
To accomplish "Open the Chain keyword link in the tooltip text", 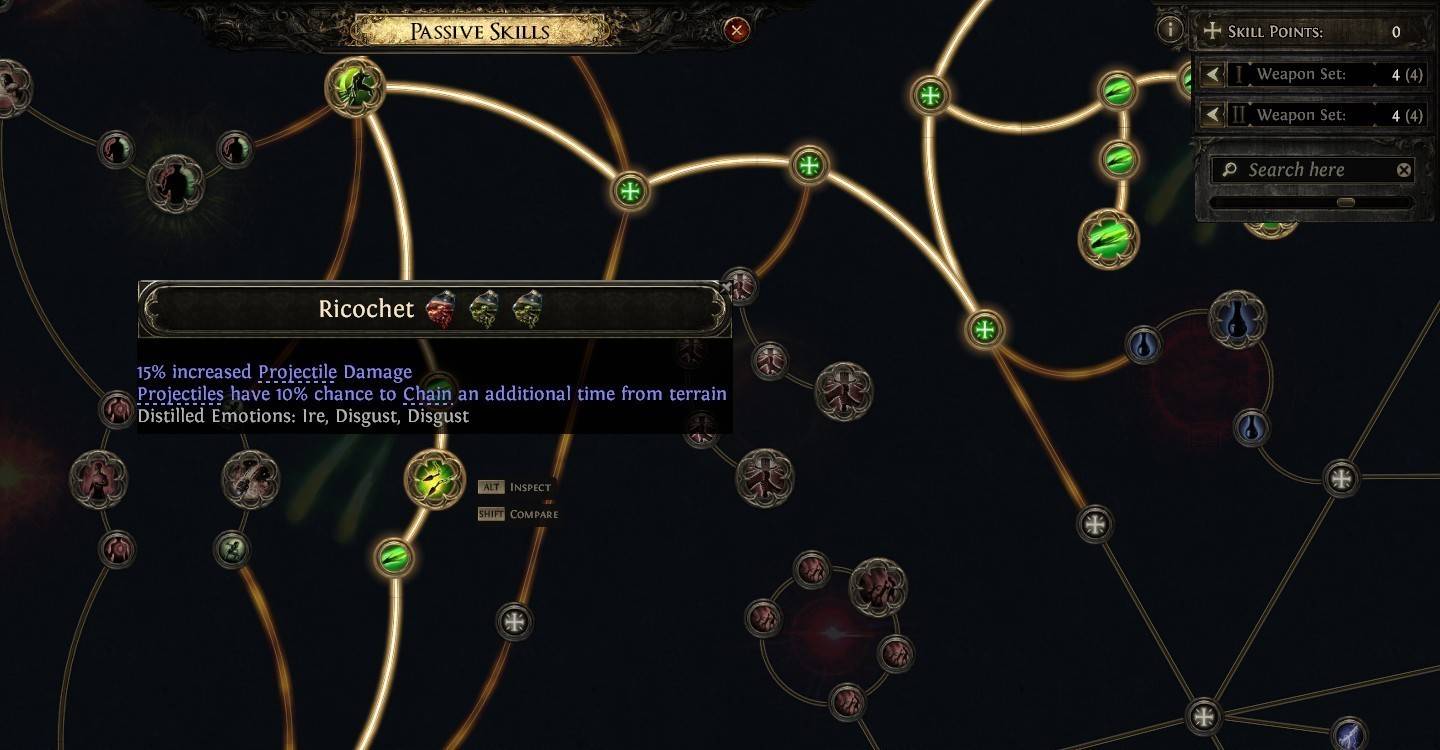I will pyautogui.click(x=428, y=393).
